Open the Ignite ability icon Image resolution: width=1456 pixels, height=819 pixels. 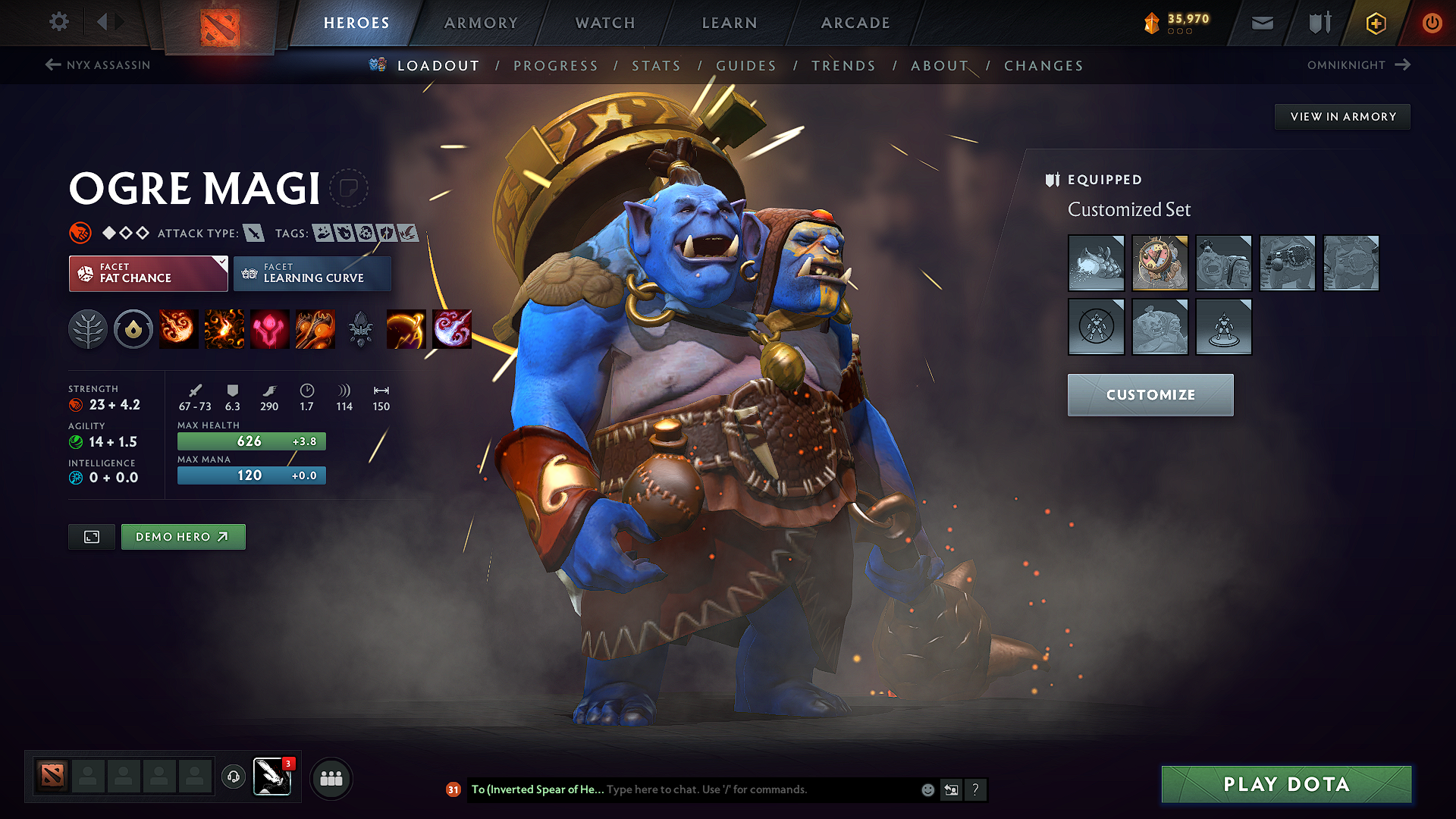pyautogui.click(x=224, y=328)
